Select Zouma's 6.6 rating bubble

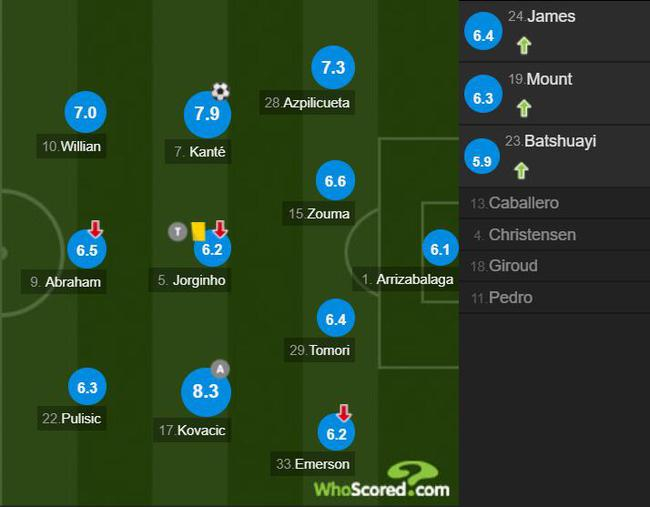tap(335, 181)
